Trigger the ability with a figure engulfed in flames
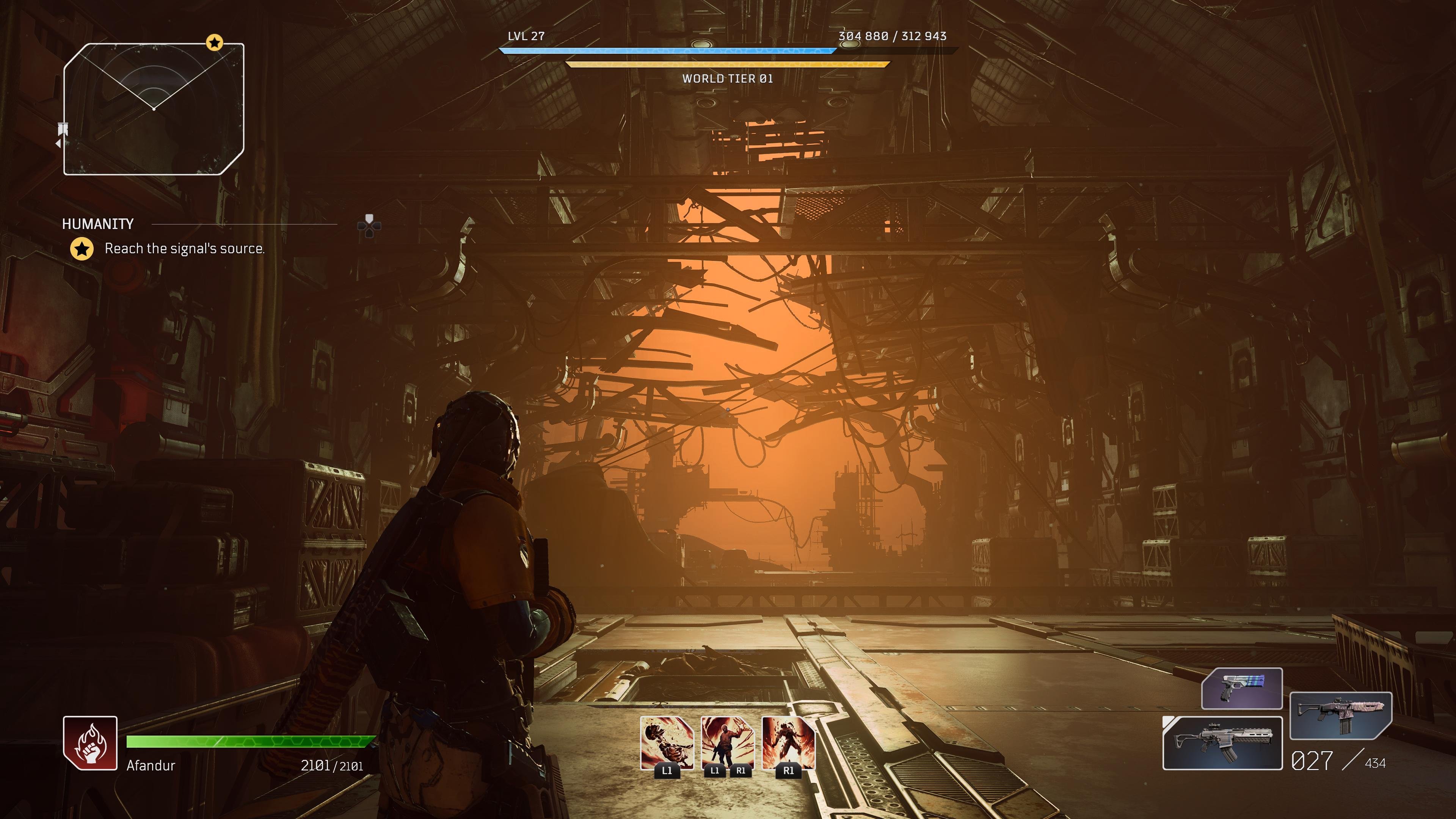Viewport: 1456px width, 819px height. (x=789, y=743)
